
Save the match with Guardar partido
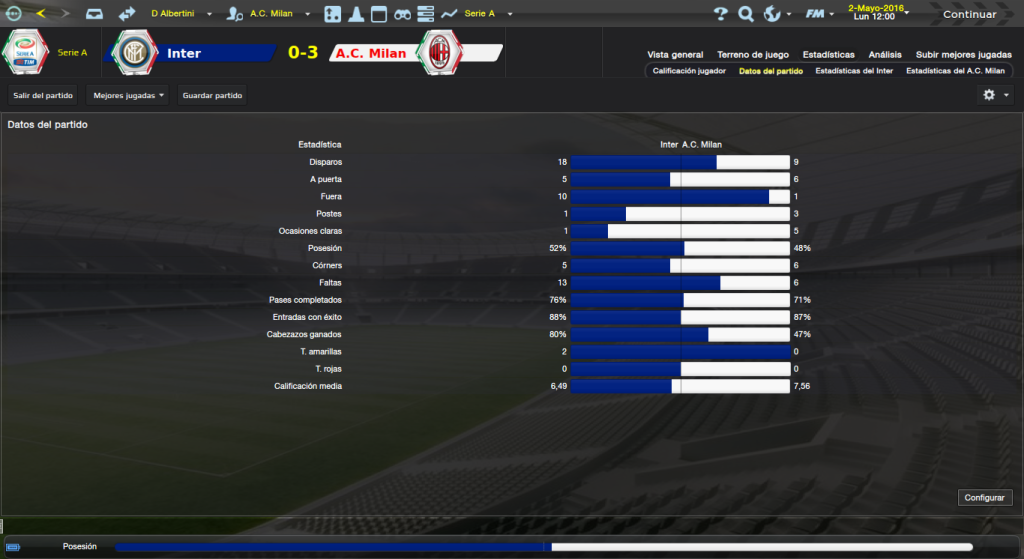tap(211, 95)
